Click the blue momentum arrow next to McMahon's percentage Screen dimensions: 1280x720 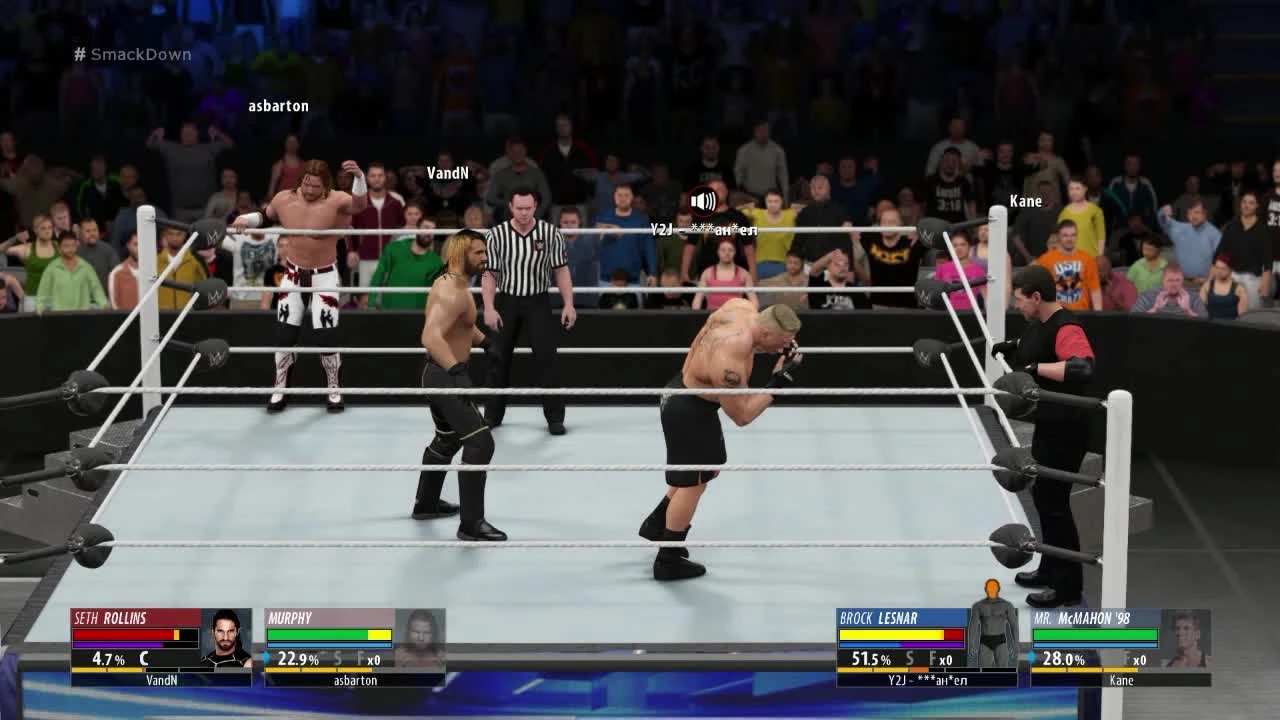(1032, 654)
